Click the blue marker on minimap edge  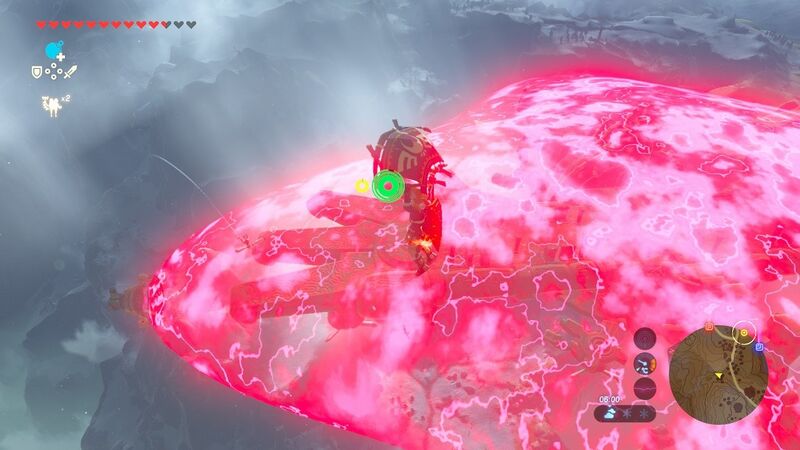pyautogui.click(x=759, y=347)
